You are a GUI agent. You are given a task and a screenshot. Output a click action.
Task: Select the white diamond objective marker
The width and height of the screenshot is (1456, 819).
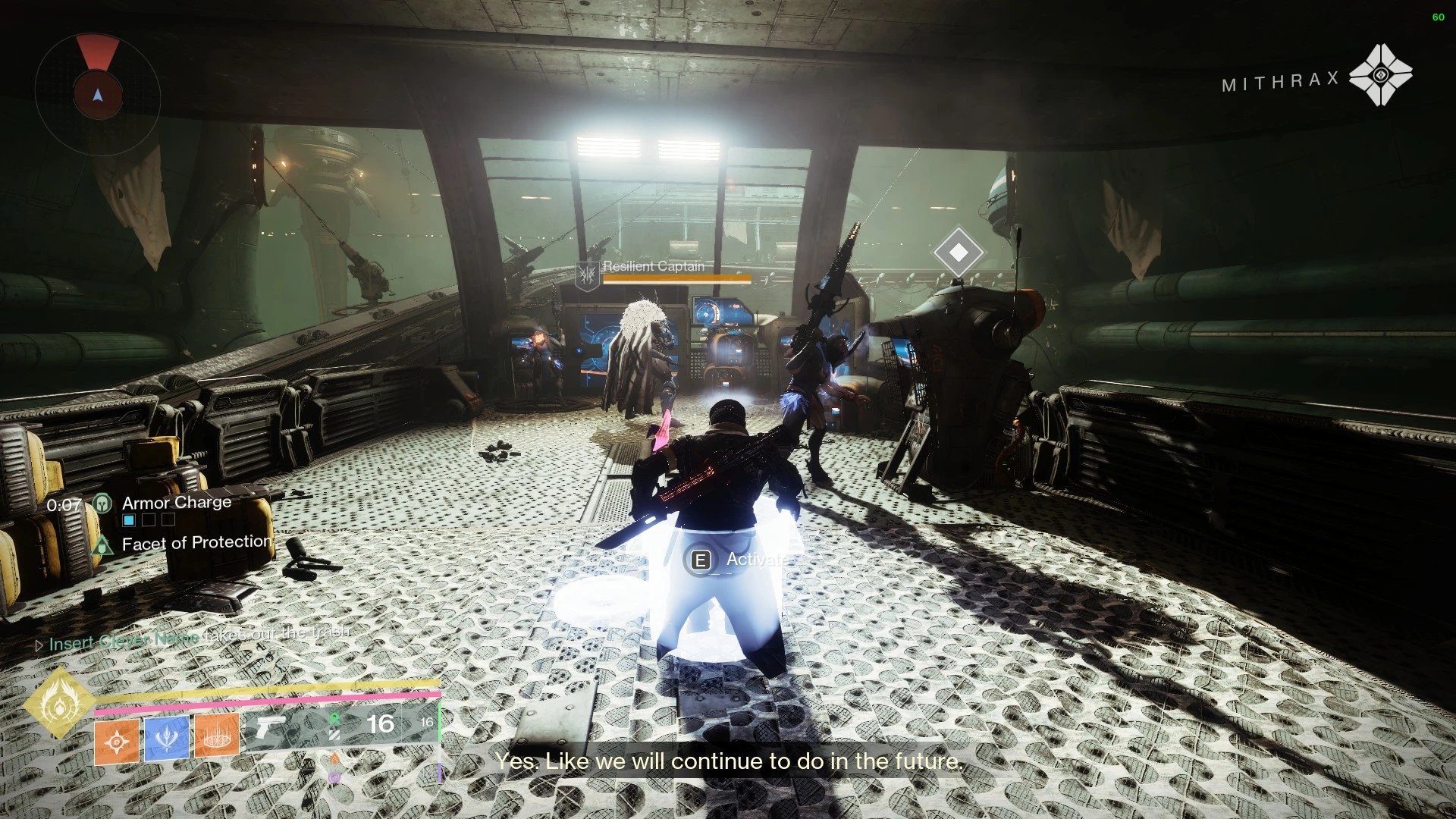959,252
